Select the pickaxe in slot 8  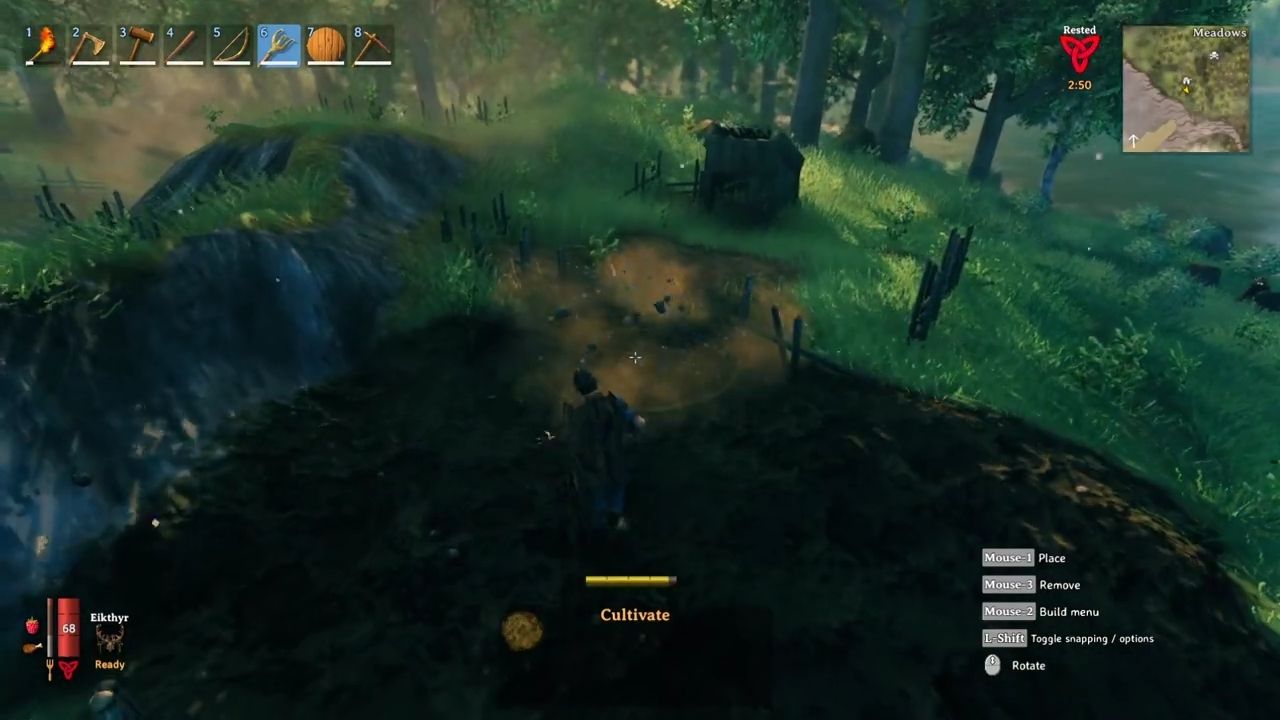(x=372, y=44)
